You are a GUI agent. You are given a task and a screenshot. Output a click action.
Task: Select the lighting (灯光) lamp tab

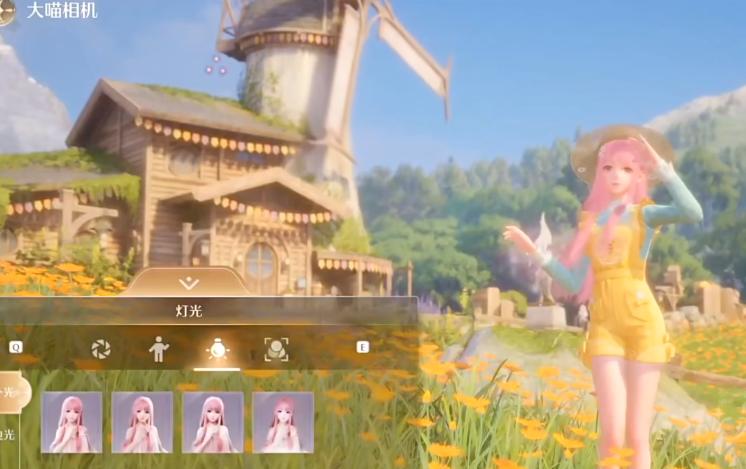point(216,348)
